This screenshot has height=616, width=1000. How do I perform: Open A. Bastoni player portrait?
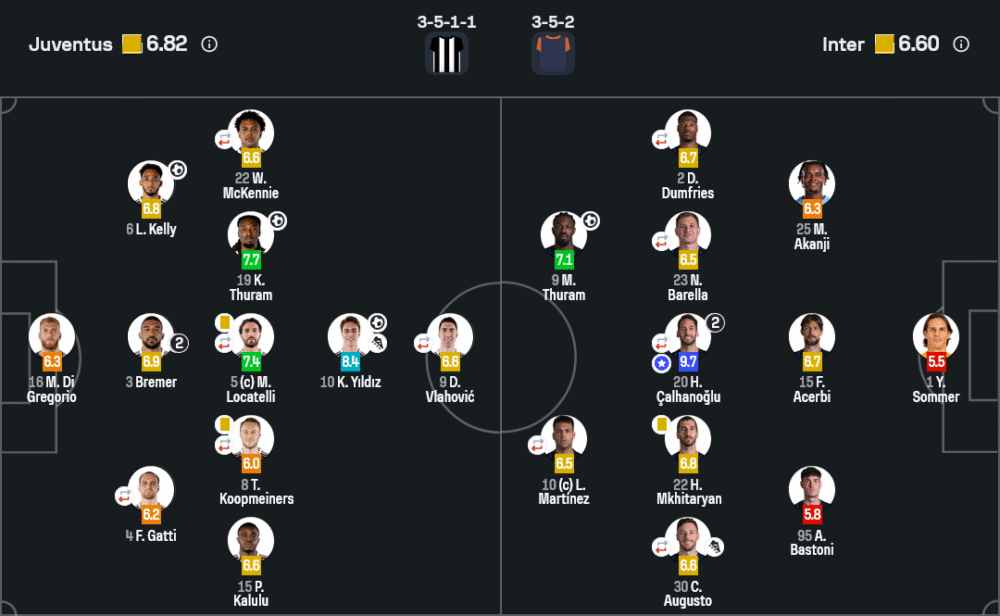point(812,490)
